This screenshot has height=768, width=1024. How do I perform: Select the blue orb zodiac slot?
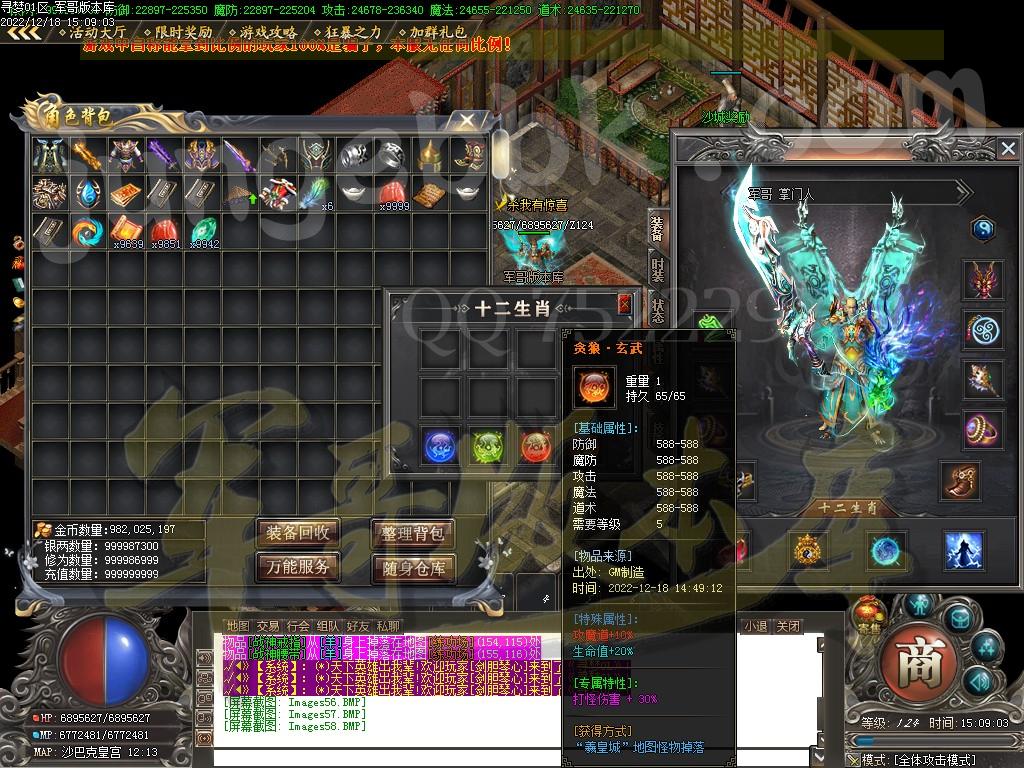440,445
